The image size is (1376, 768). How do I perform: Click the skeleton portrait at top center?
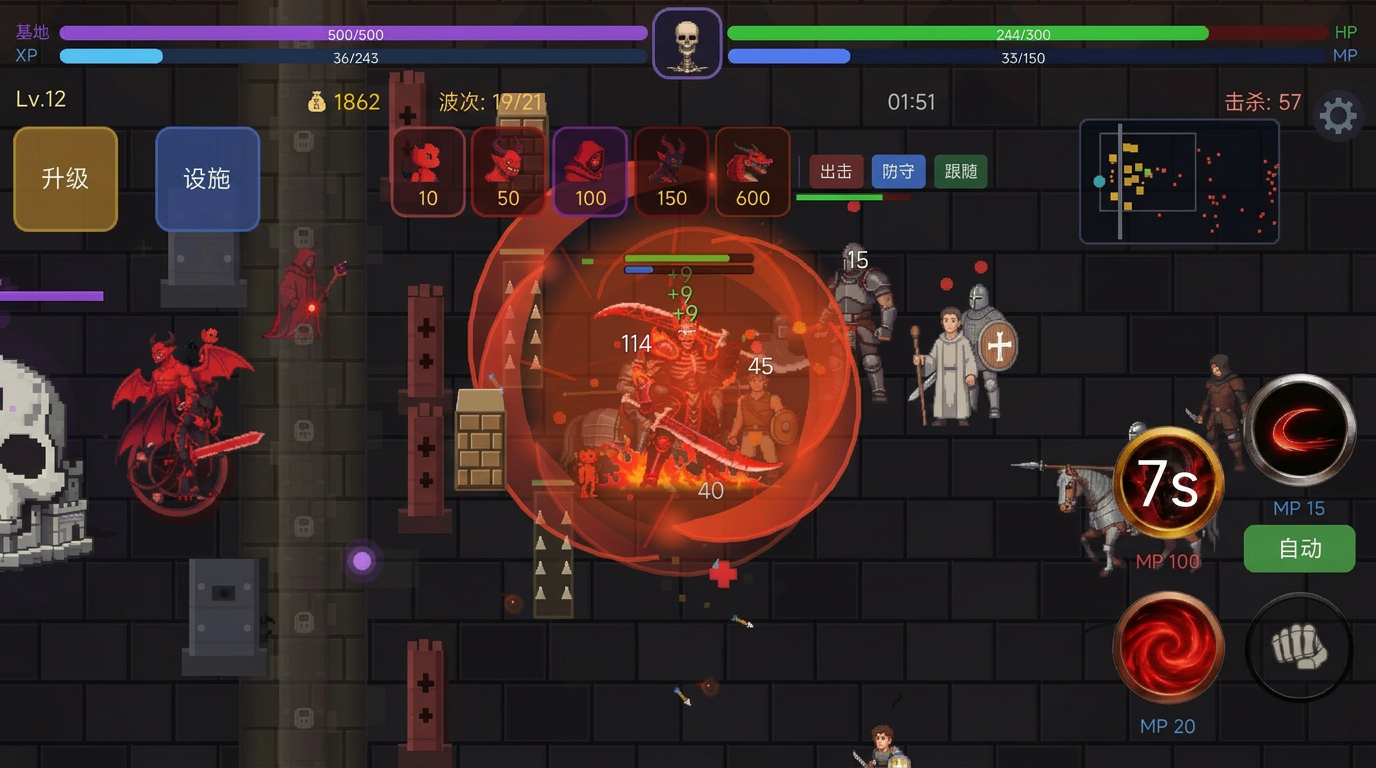click(x=687, y=44)
